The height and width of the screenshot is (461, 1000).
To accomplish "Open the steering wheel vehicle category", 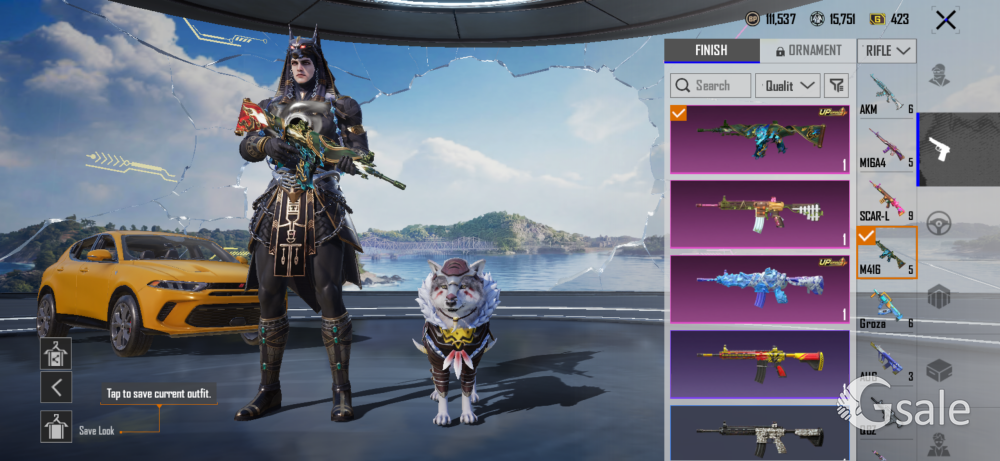I will point(940,223).
